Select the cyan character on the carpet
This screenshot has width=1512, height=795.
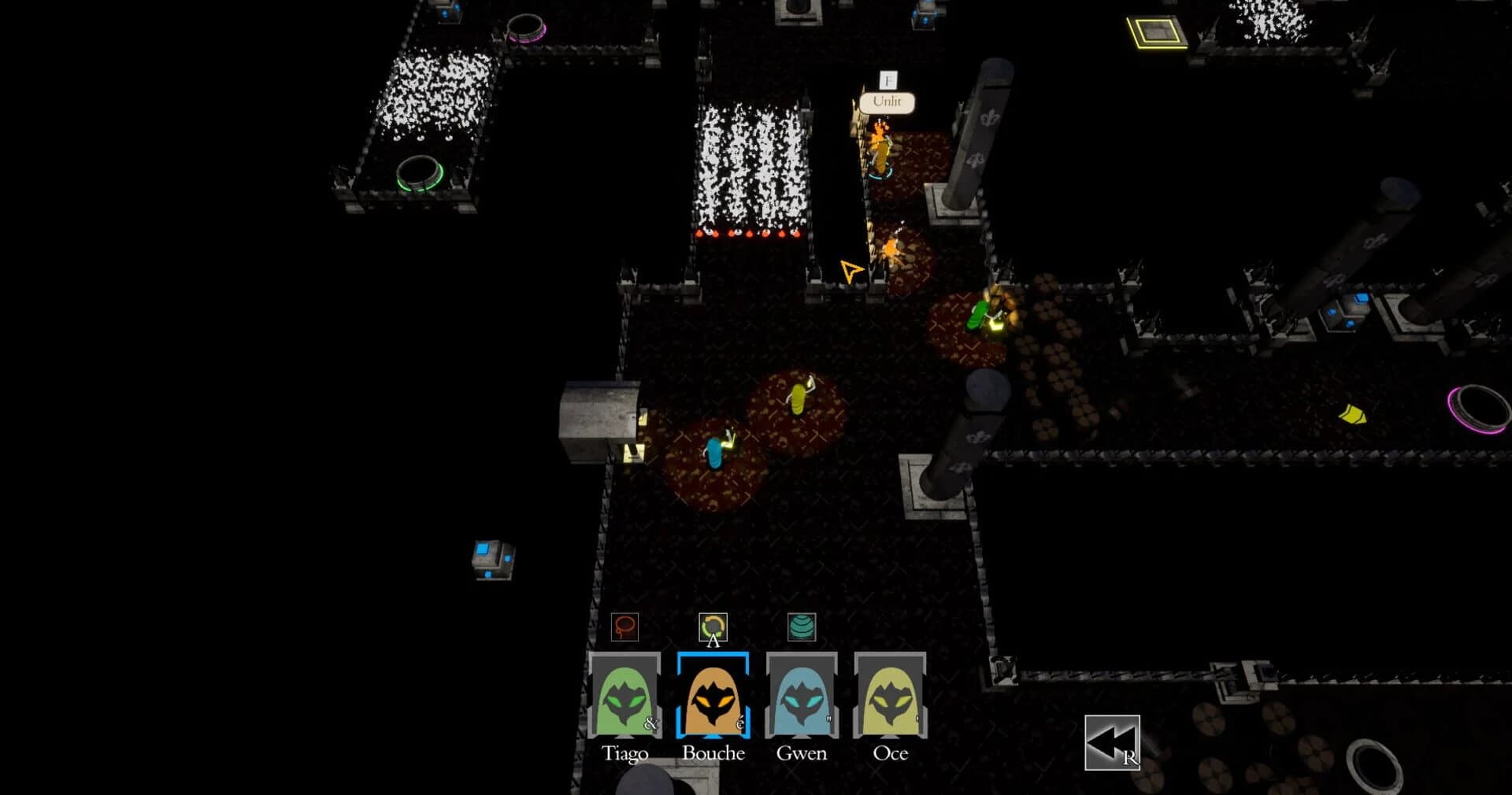coord(715,454)
